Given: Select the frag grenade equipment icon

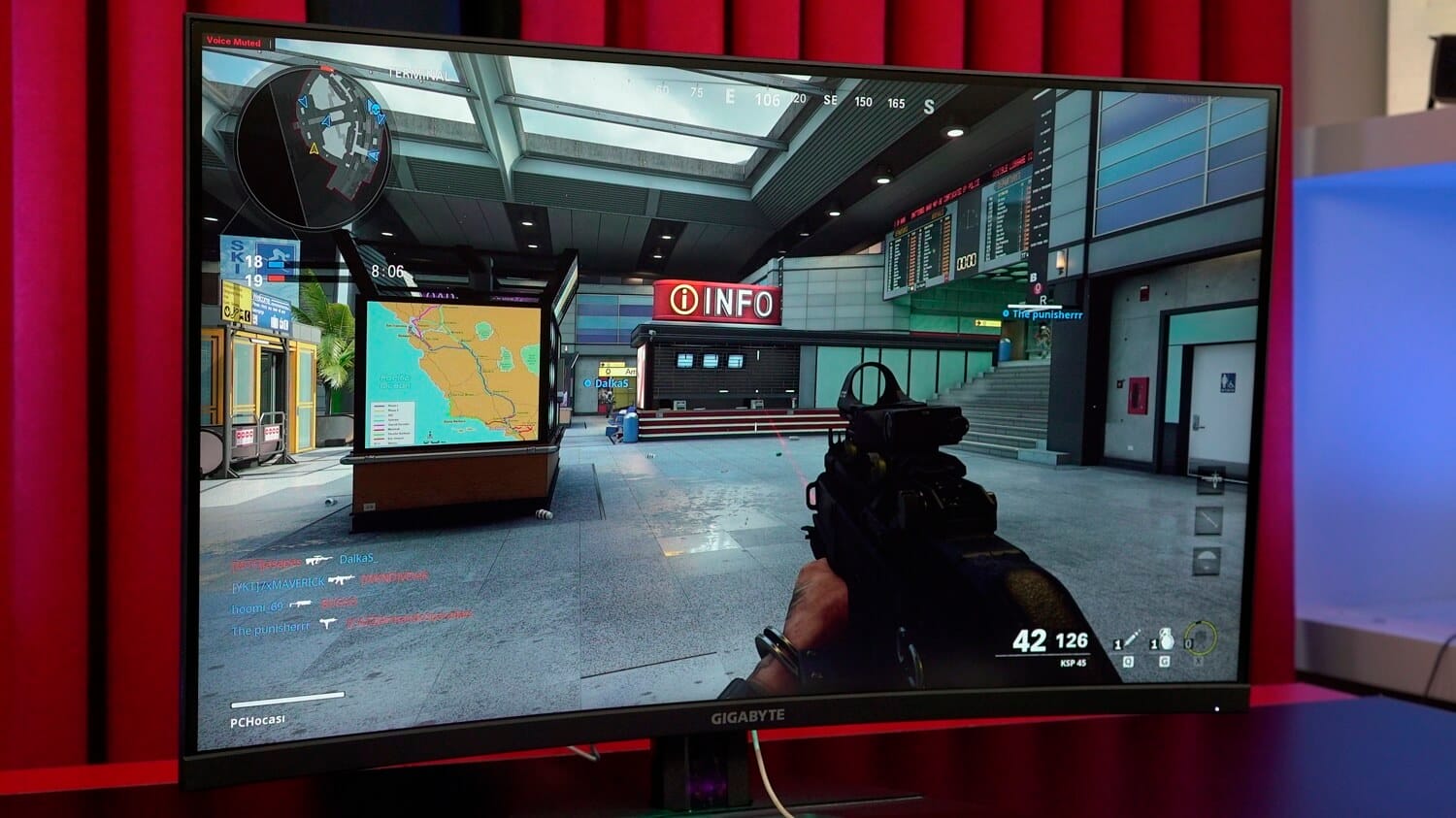Looking at the screenshot, I should click(x=1165, y=640).
